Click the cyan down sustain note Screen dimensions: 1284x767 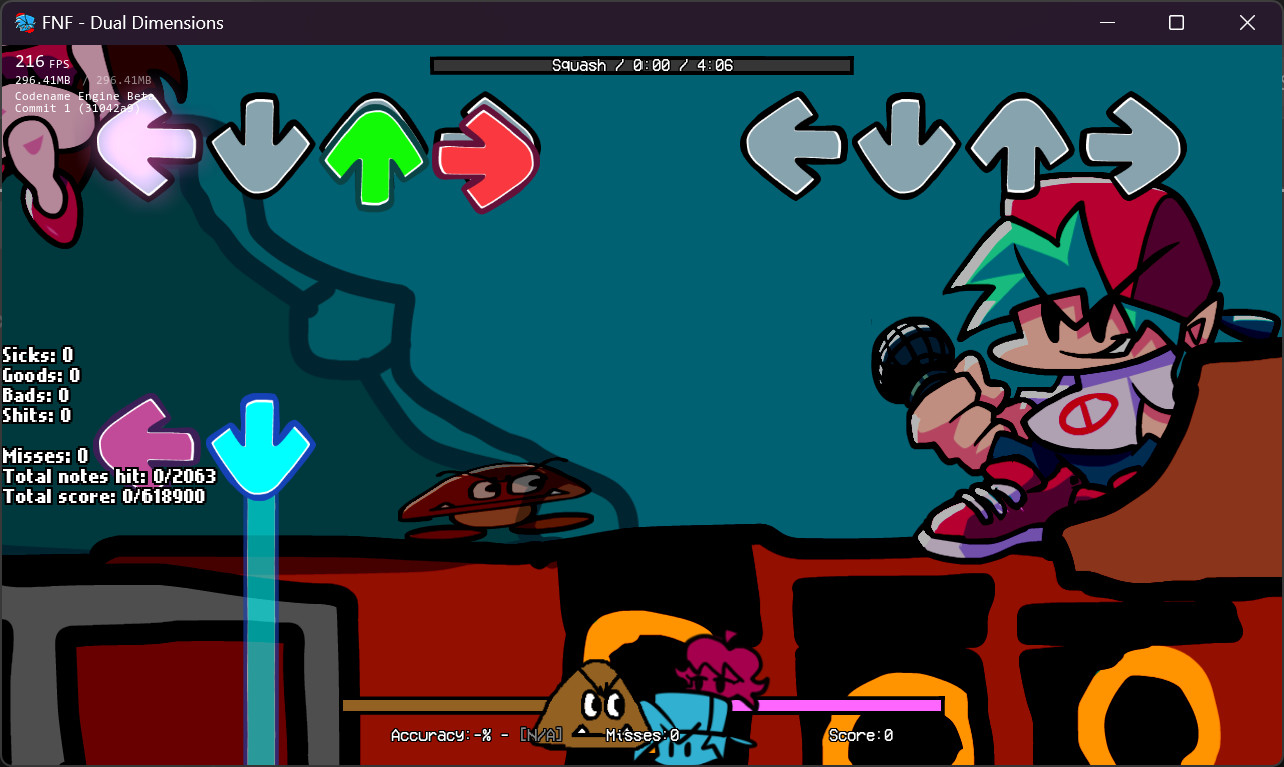tap(259, 600)
